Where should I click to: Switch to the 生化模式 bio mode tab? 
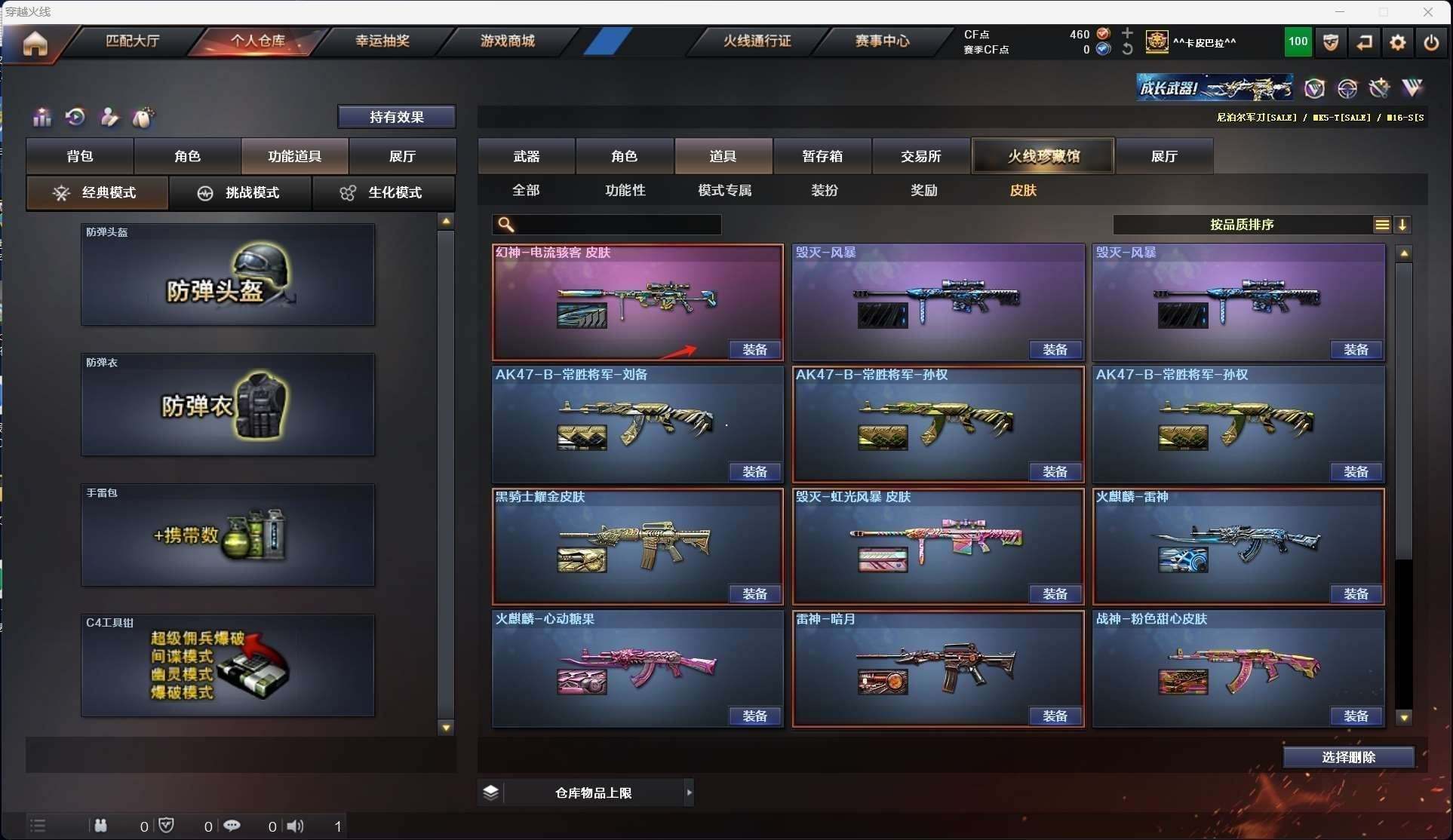[x=383, y=193]
